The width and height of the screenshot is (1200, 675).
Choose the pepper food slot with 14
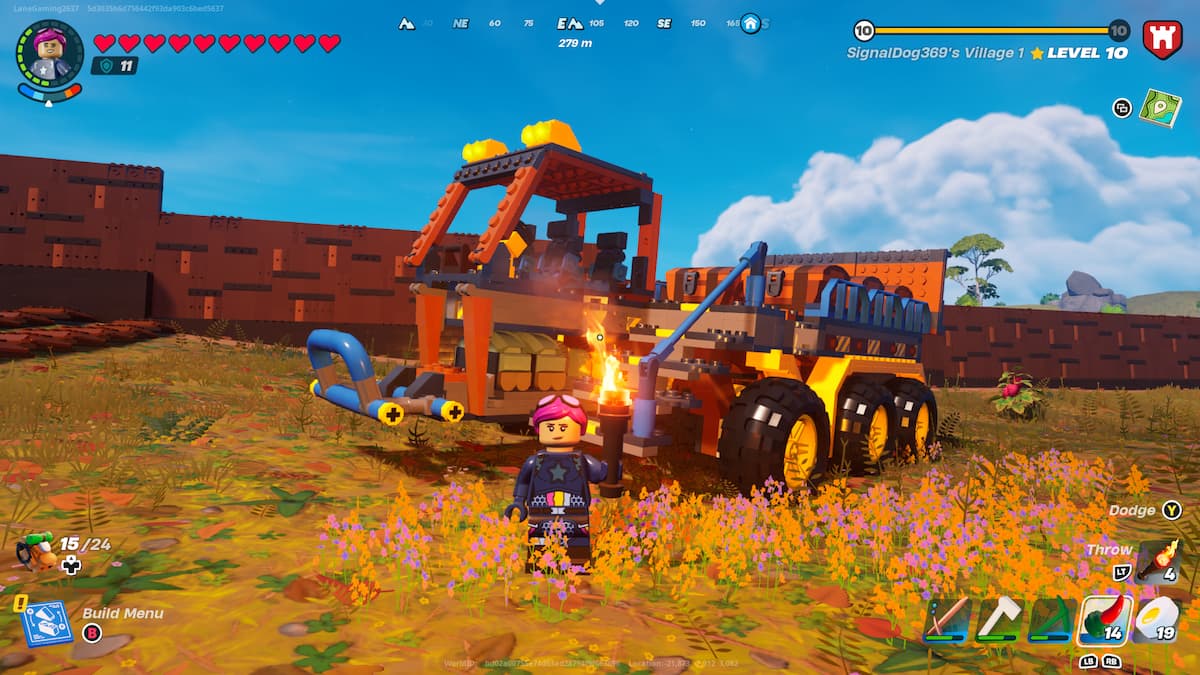tap(1105, 620)
